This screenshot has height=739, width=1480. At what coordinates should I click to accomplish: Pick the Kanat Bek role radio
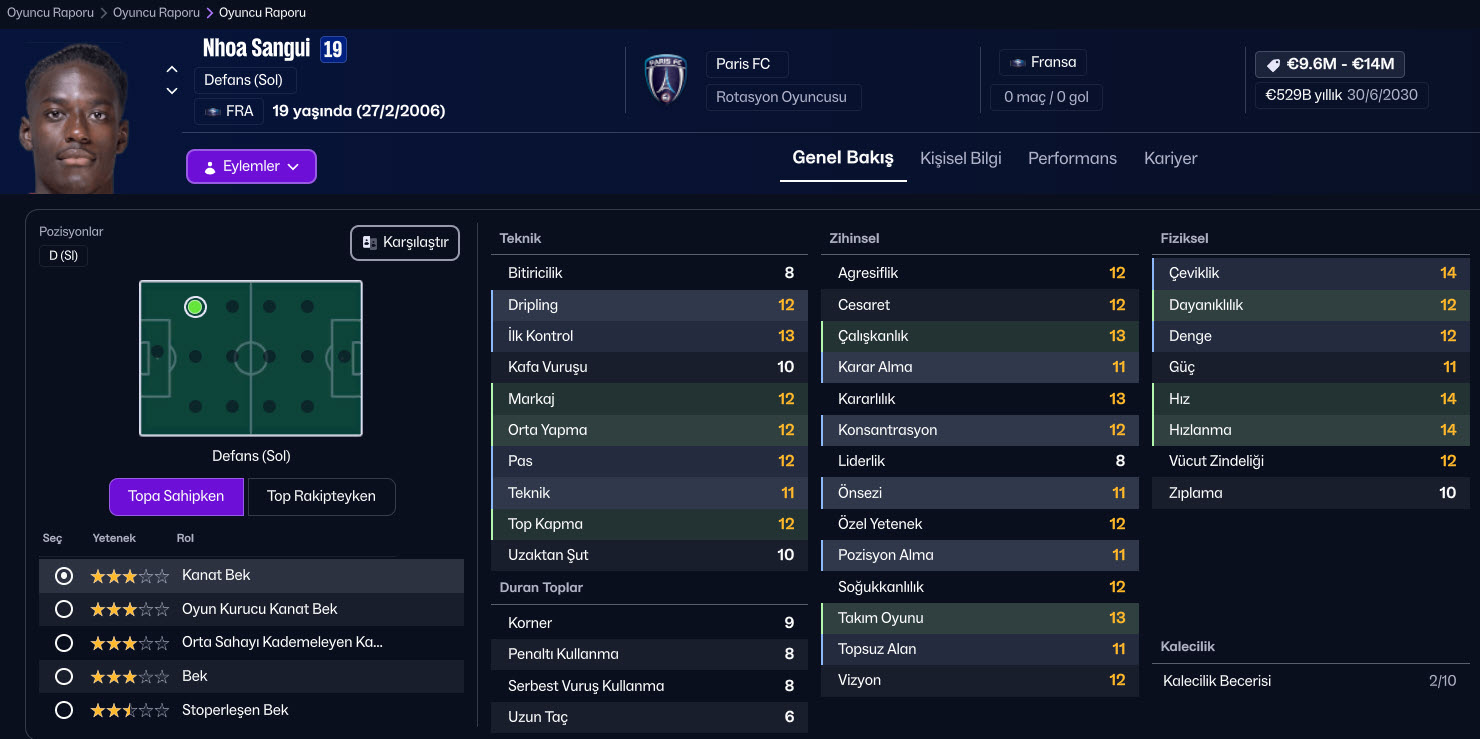tap(64, 576)
